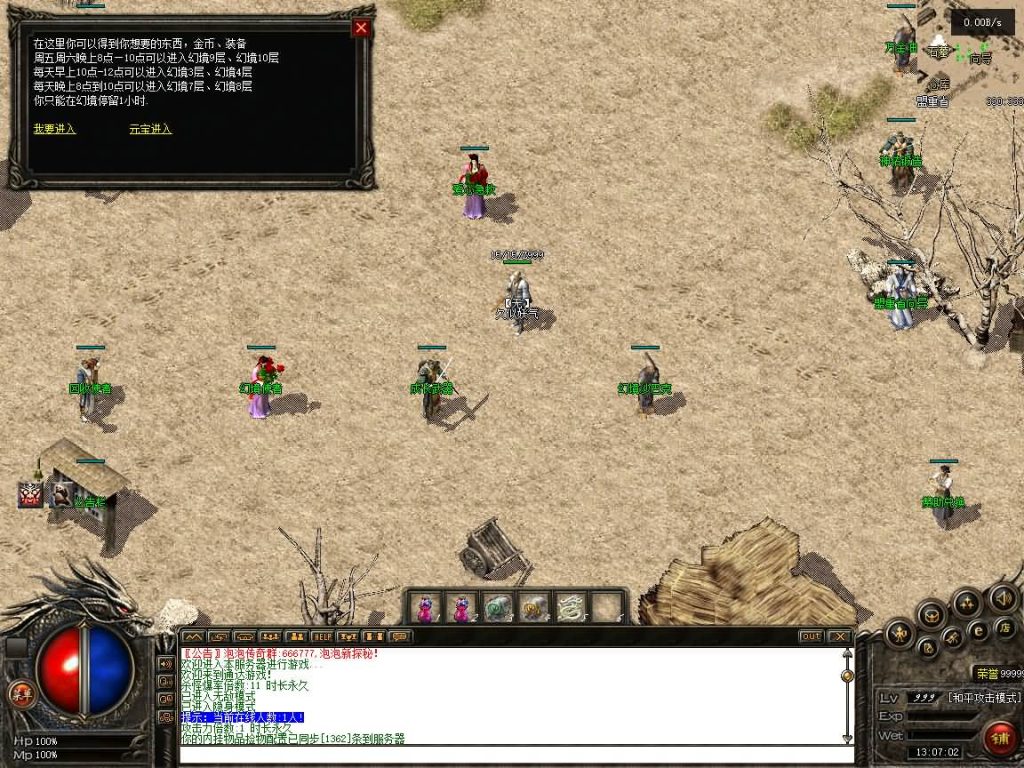Click the OUT button above chat
Viewport: 1024px width, 768px height.
click(811, 636)
